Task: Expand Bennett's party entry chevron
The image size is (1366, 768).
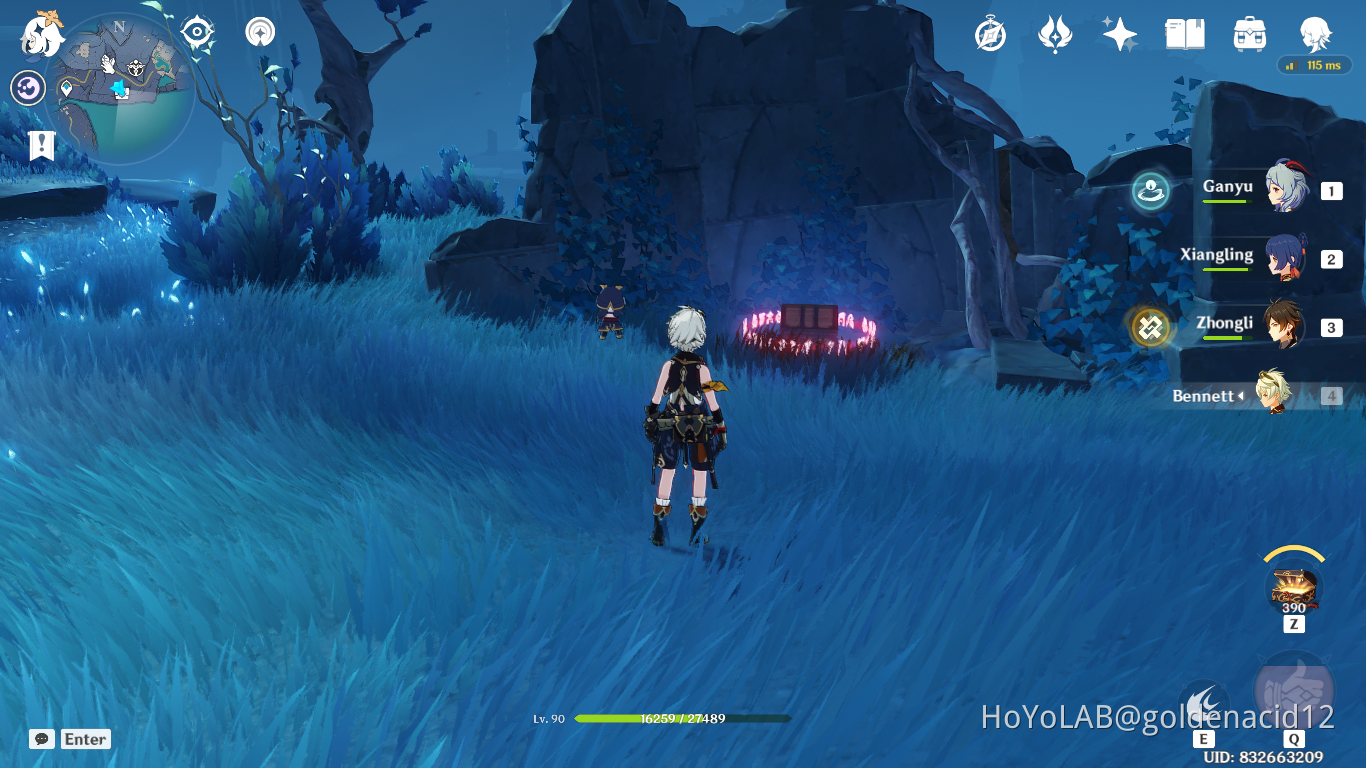Action: [1243, 395]
